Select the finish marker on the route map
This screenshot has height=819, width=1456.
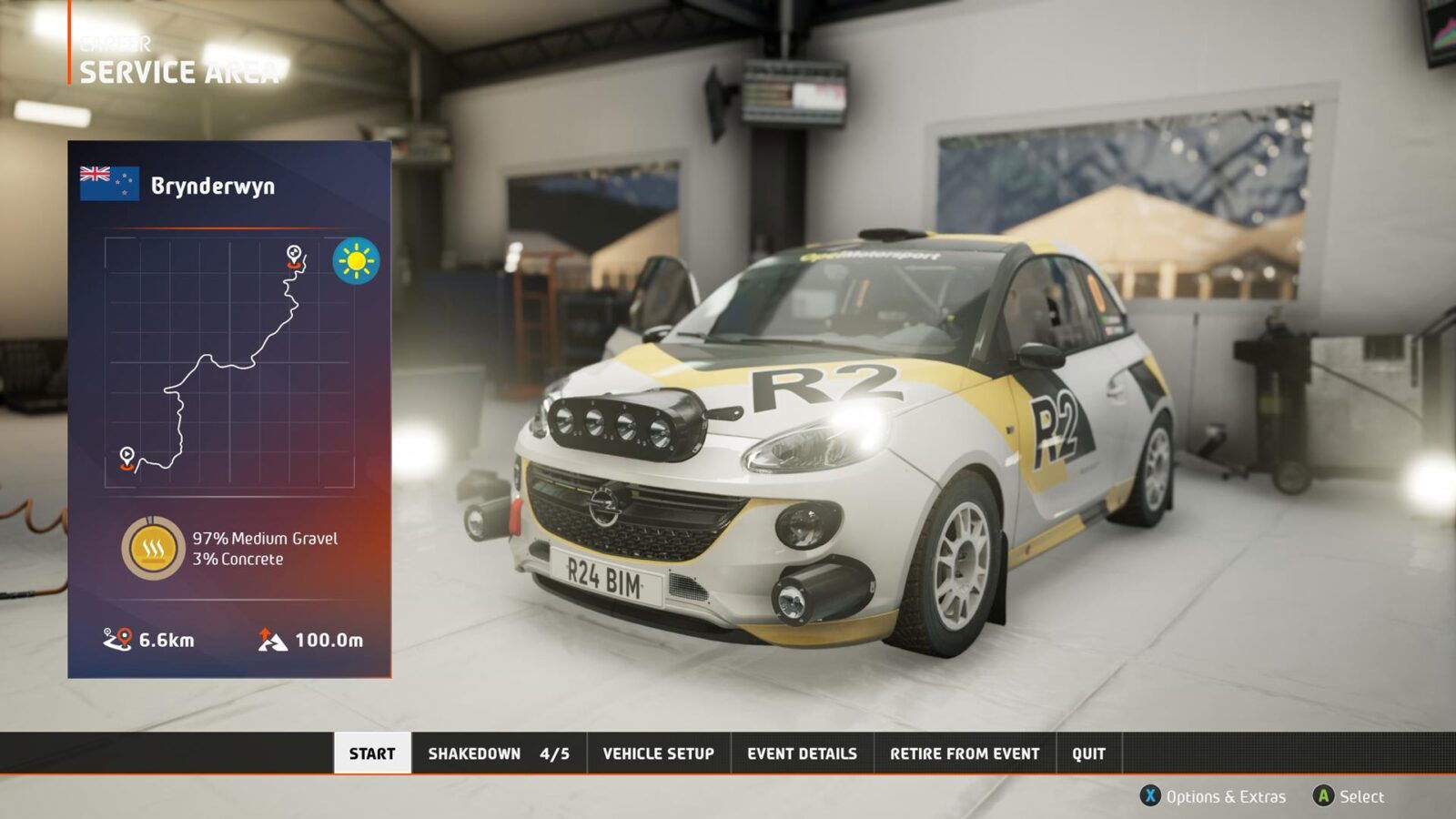[293, 254]
